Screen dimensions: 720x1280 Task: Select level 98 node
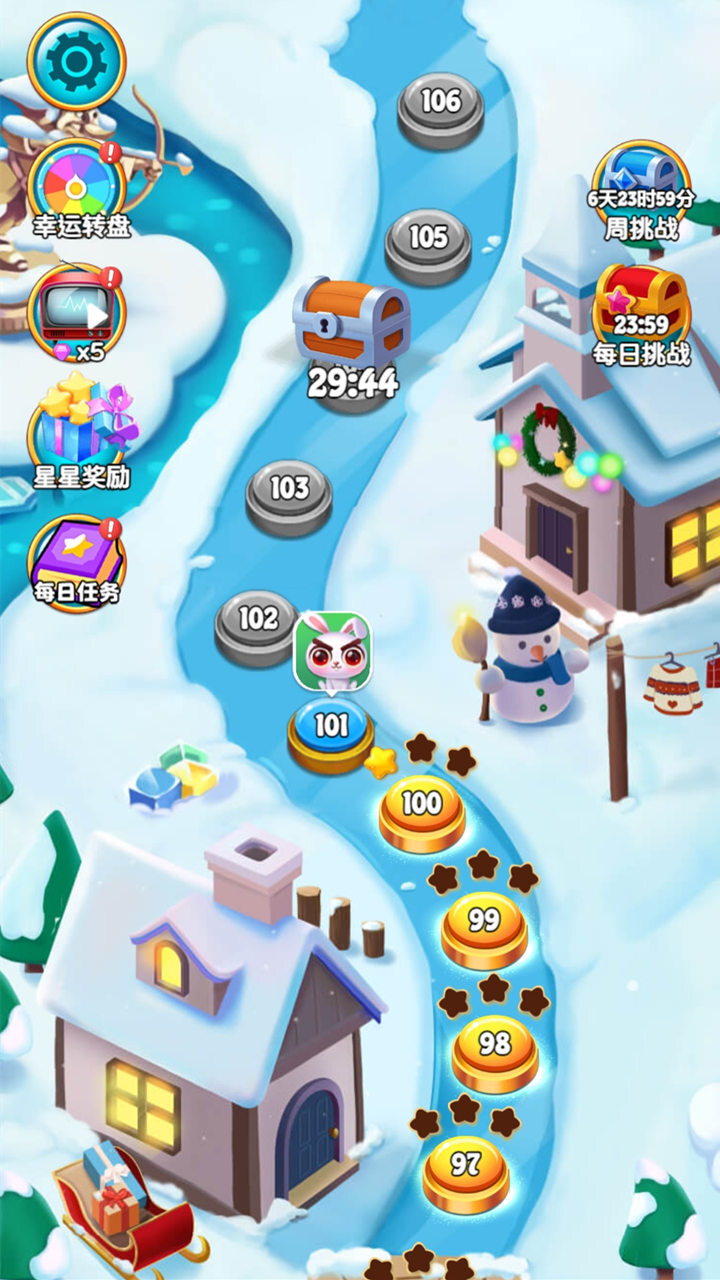pyautogui.click(x=495, y=1048)
